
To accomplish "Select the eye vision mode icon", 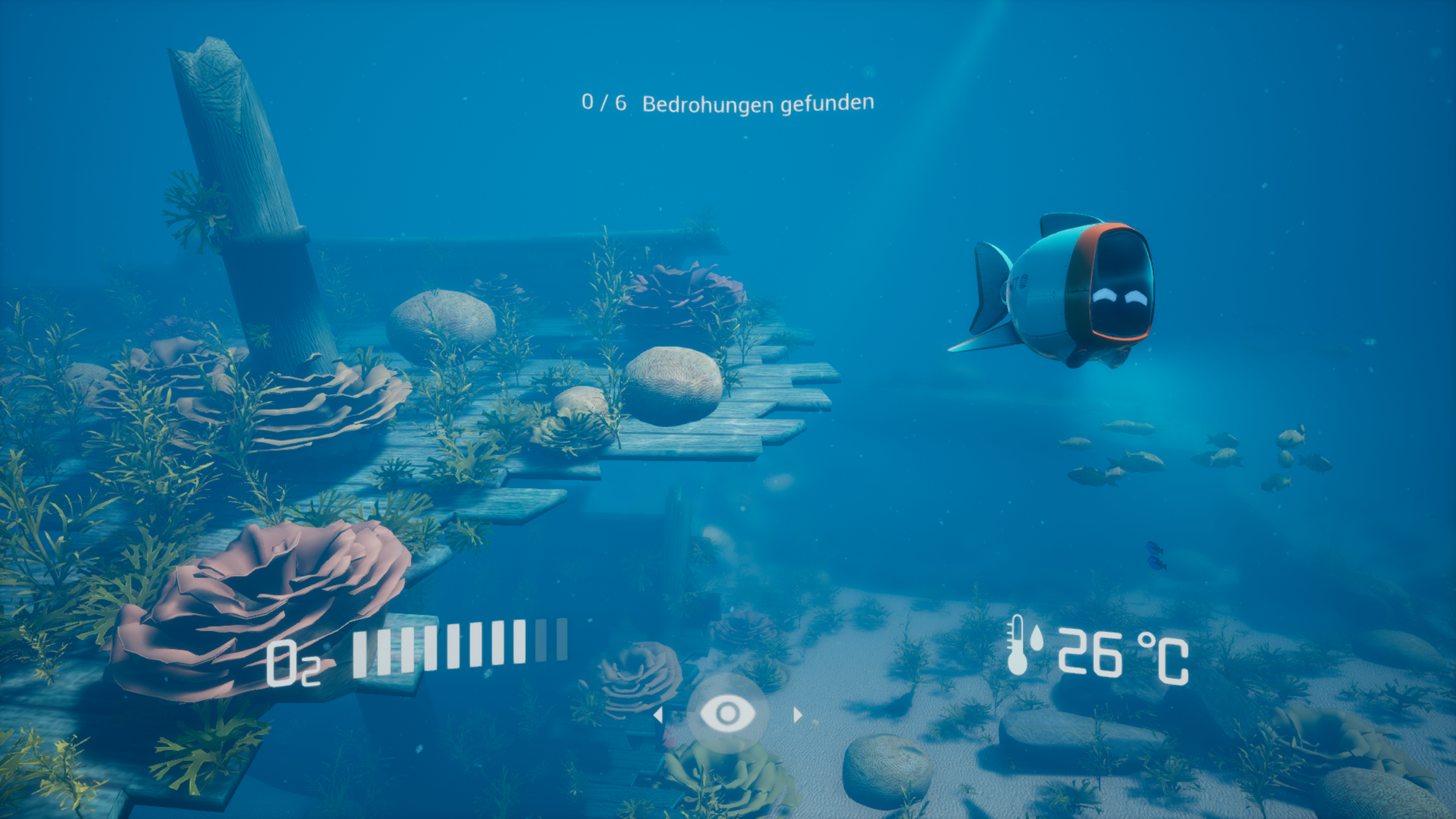I will (727, 713).
